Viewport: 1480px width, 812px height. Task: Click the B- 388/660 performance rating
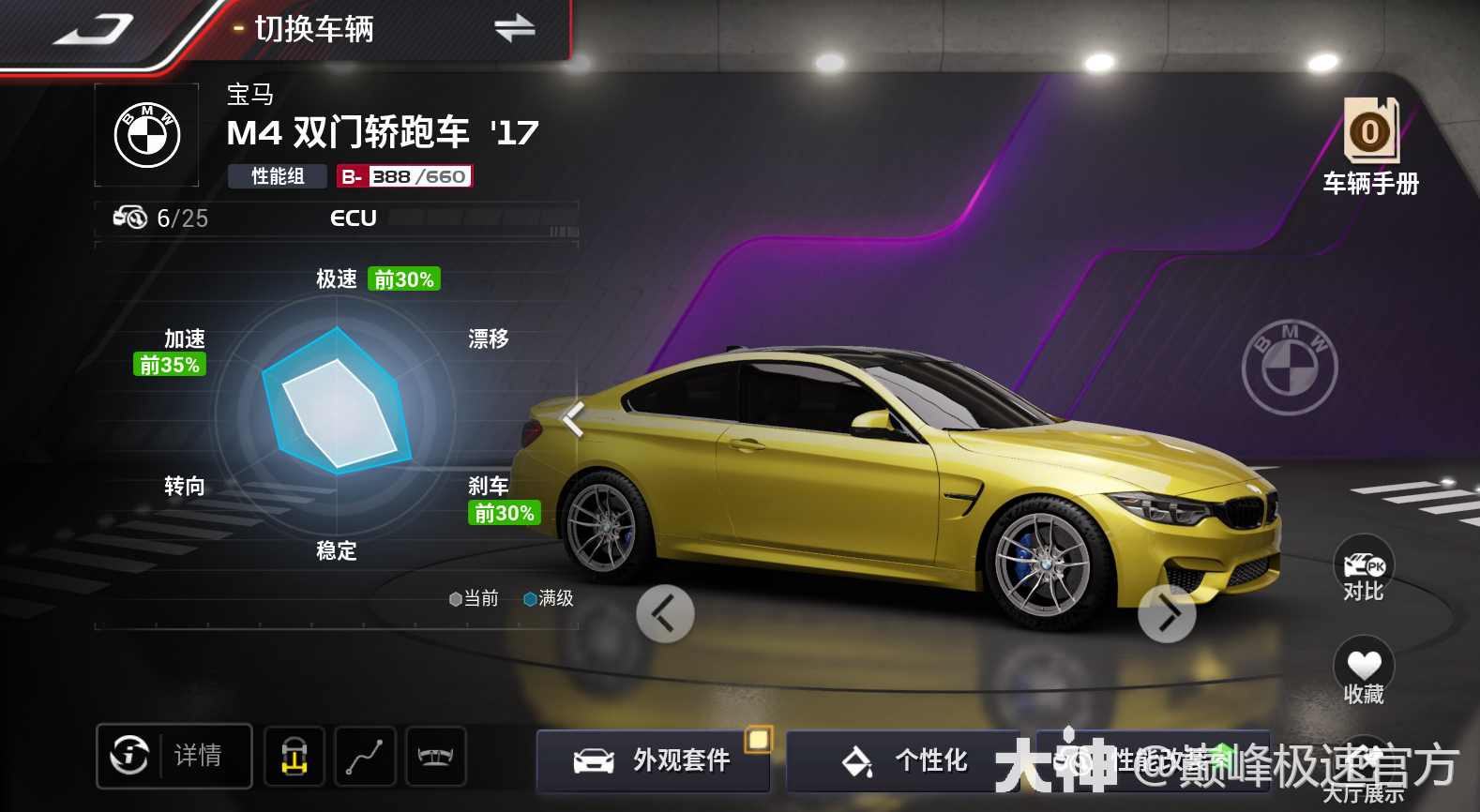click(404, 175)
